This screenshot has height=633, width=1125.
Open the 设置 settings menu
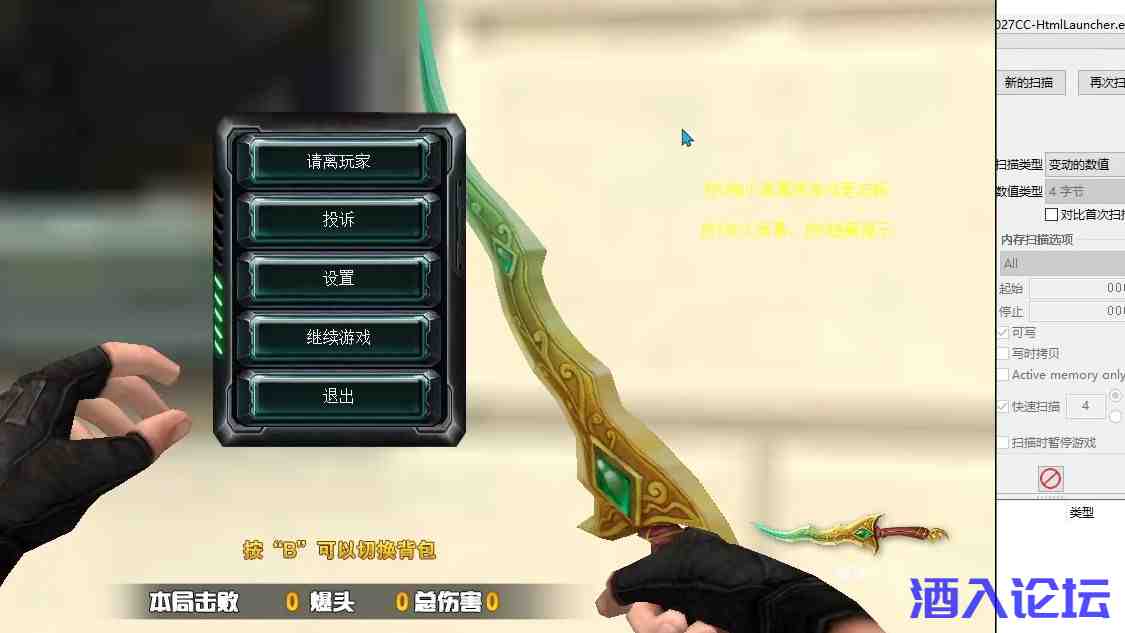[339, 279]
